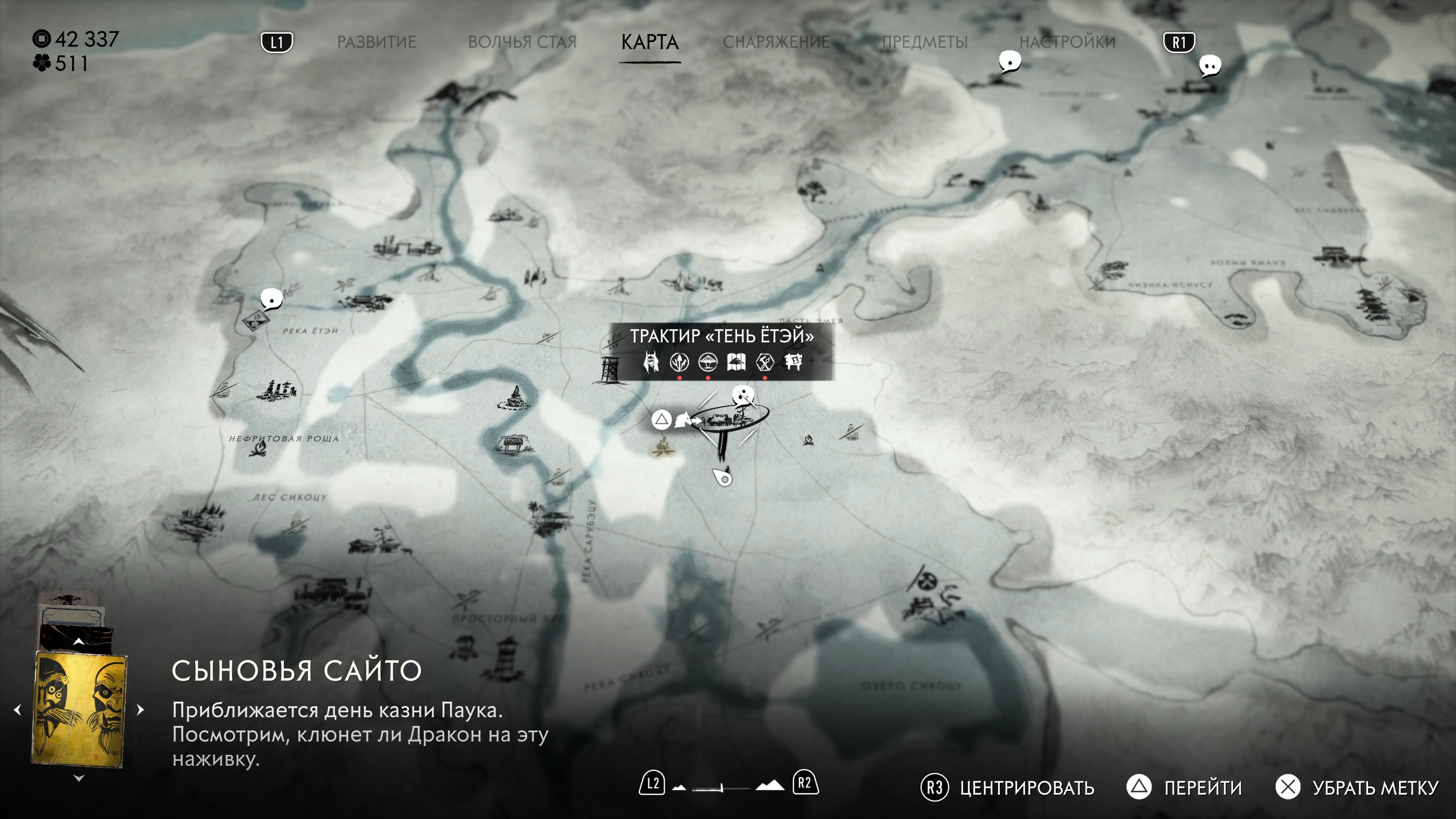Click the УБРАТЬ МЕТКУ label
This screenshot has width=1456, height=819.
[1374, 788]
